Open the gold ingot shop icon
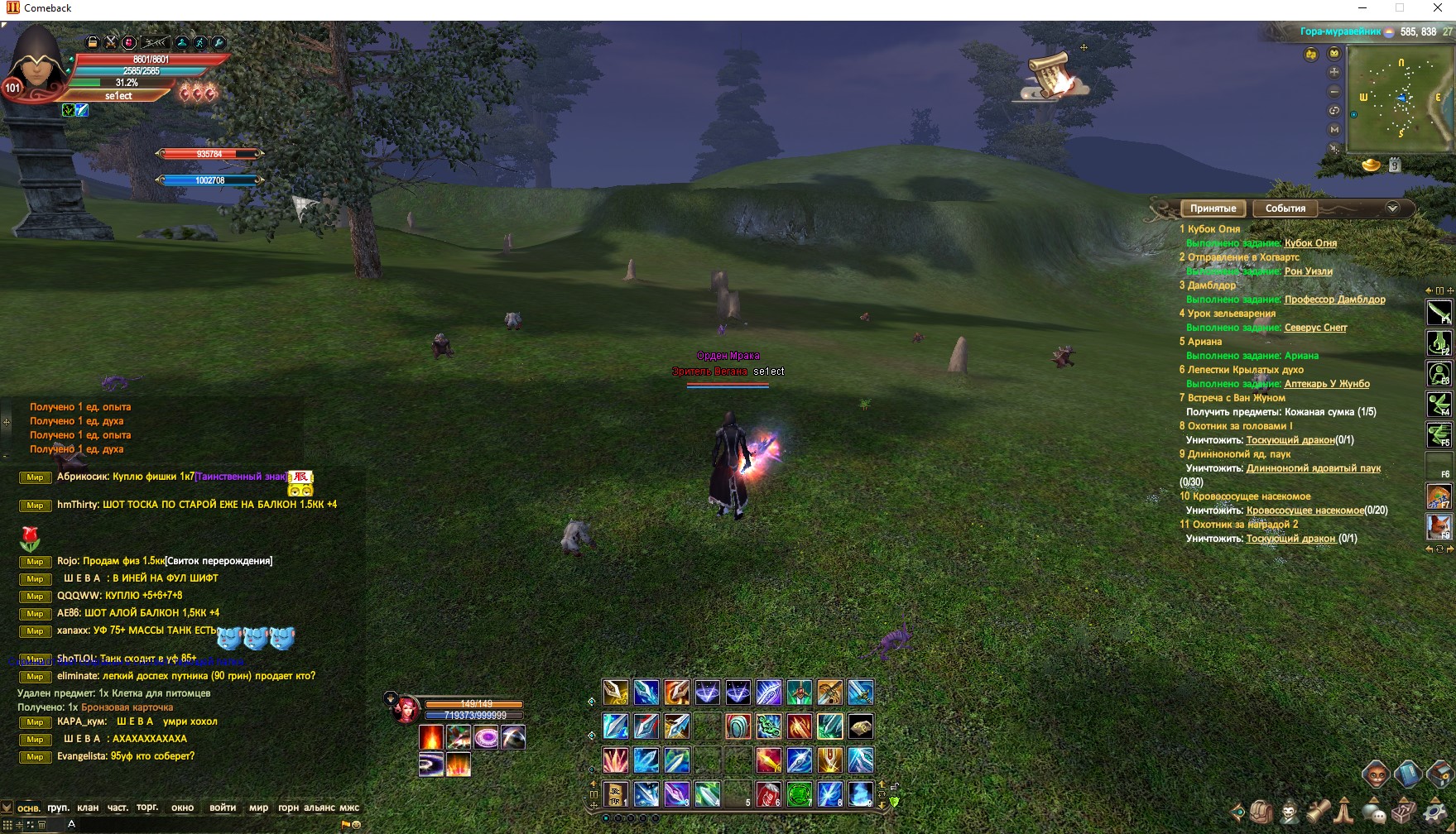1456x834 pixels. coord(1371,165)
